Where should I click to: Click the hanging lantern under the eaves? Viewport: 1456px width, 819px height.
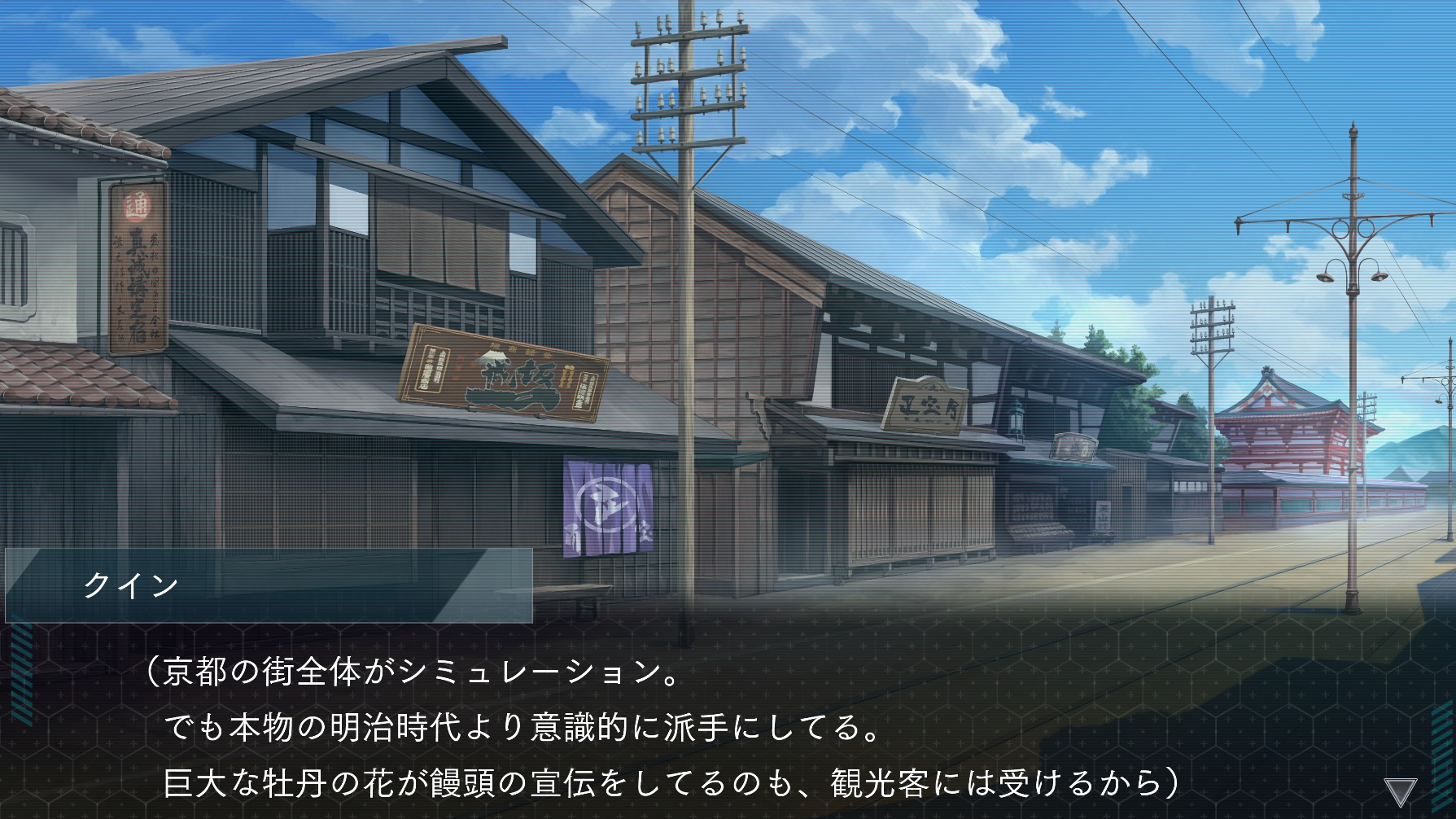tap(1017, 422)
